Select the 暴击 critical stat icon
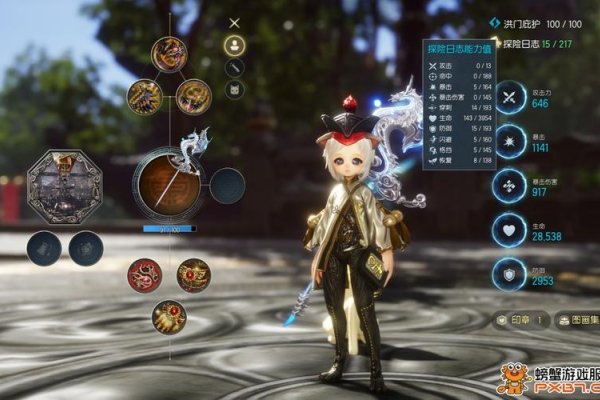This screenshot has width=600, height=400. [x=511, y=141]
